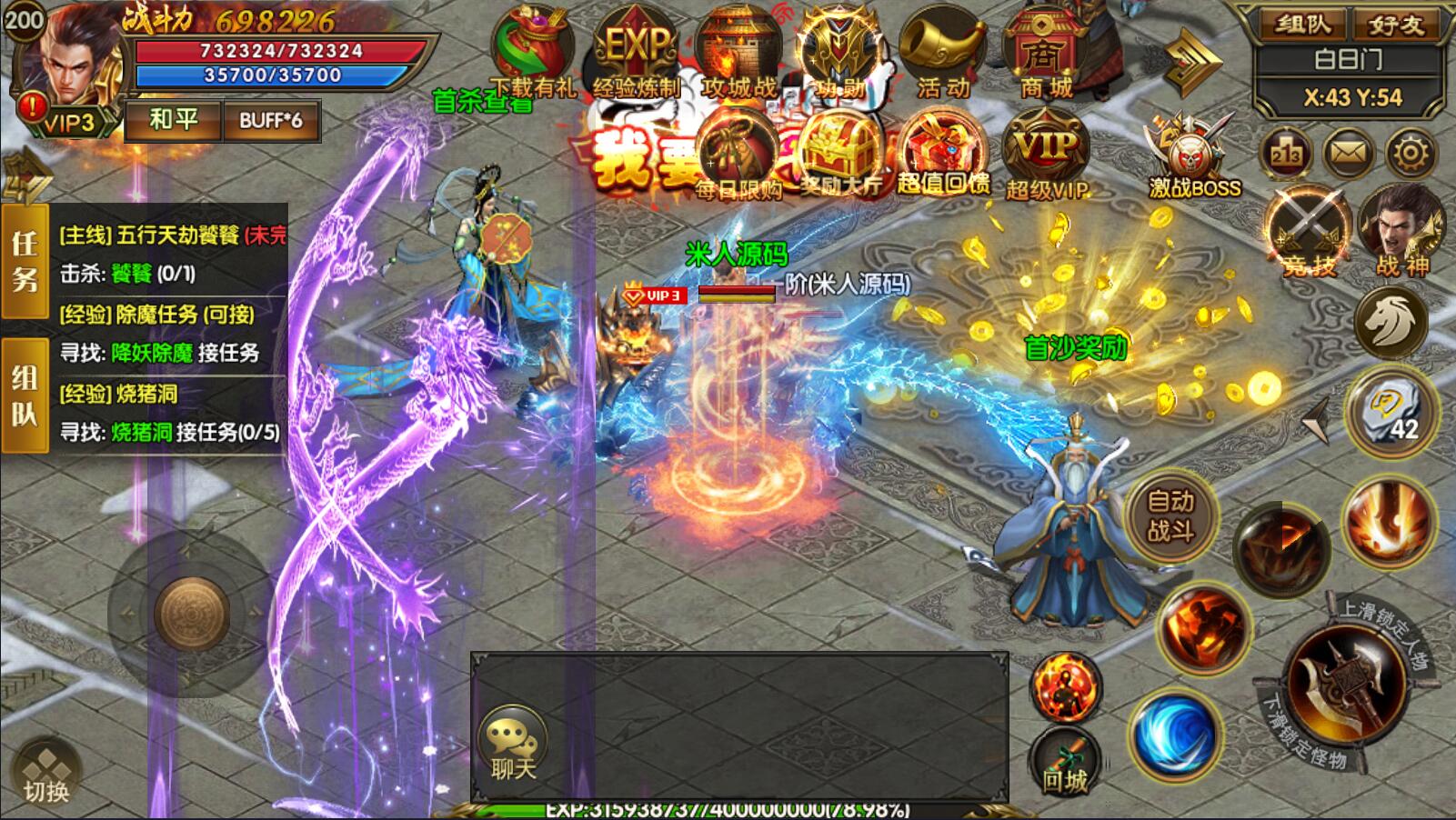Open the 战神 war god portrait
The height and width of the screenshot is (820, 1456).
[x=1401, y=227]
